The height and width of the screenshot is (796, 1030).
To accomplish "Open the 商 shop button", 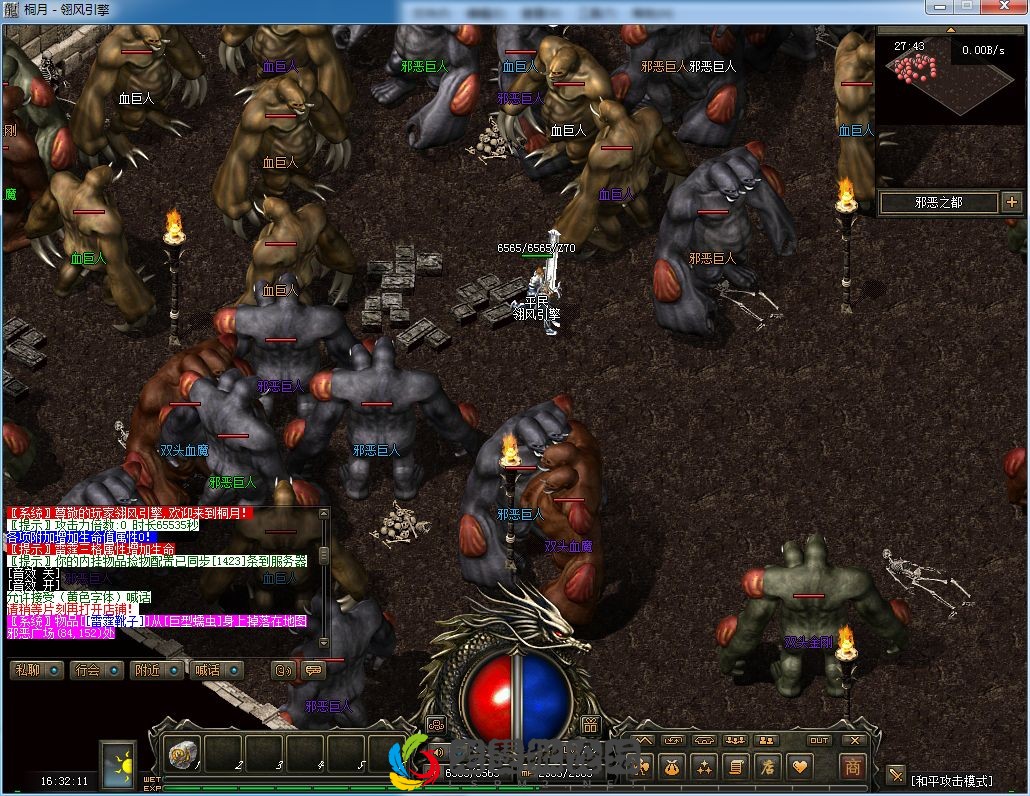I will [853, 767].
